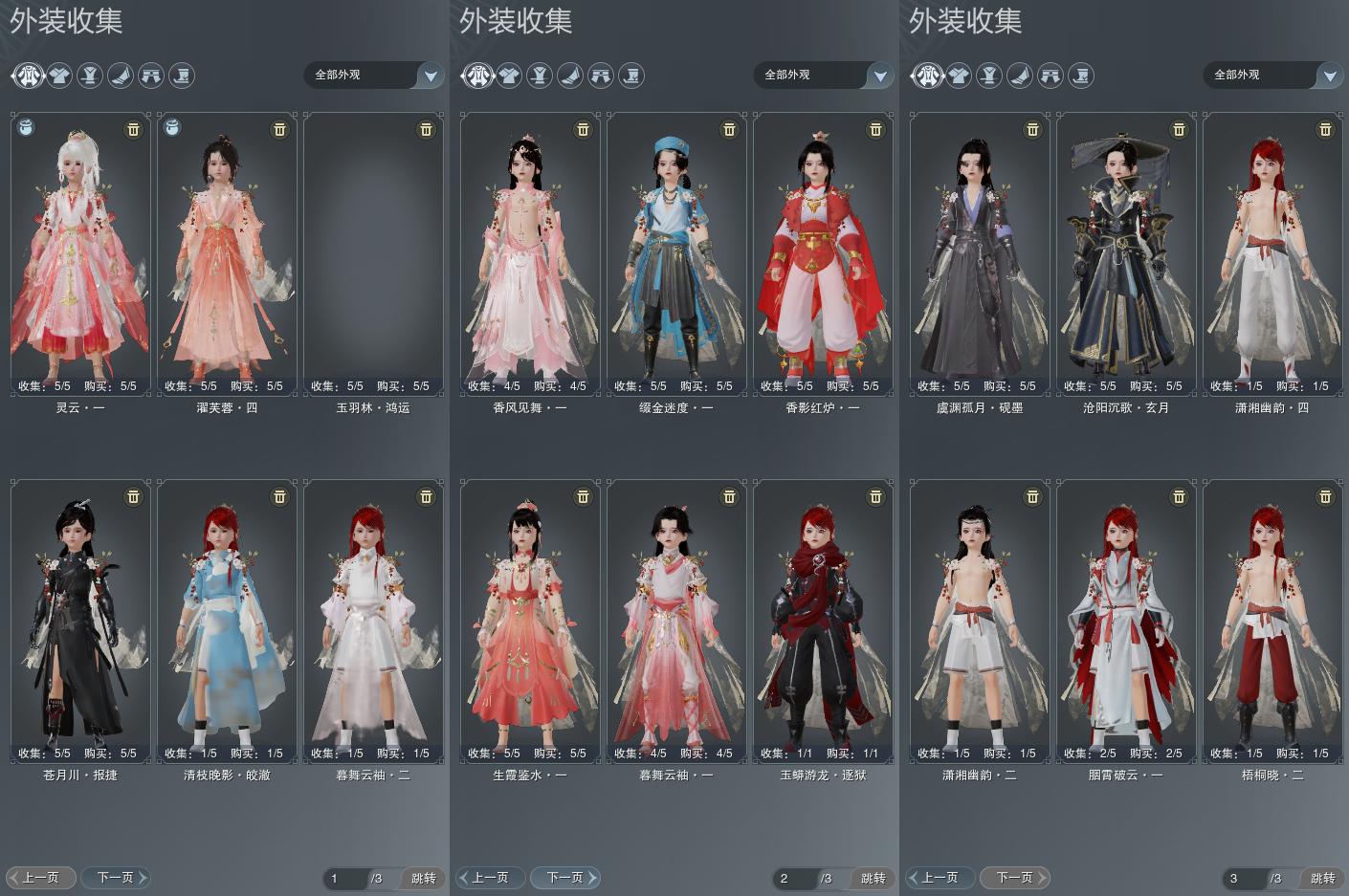The height and width of the screenshot is (896, 1349).
Task: Select the shoe filter icon
Action: (x=120, y=76)
